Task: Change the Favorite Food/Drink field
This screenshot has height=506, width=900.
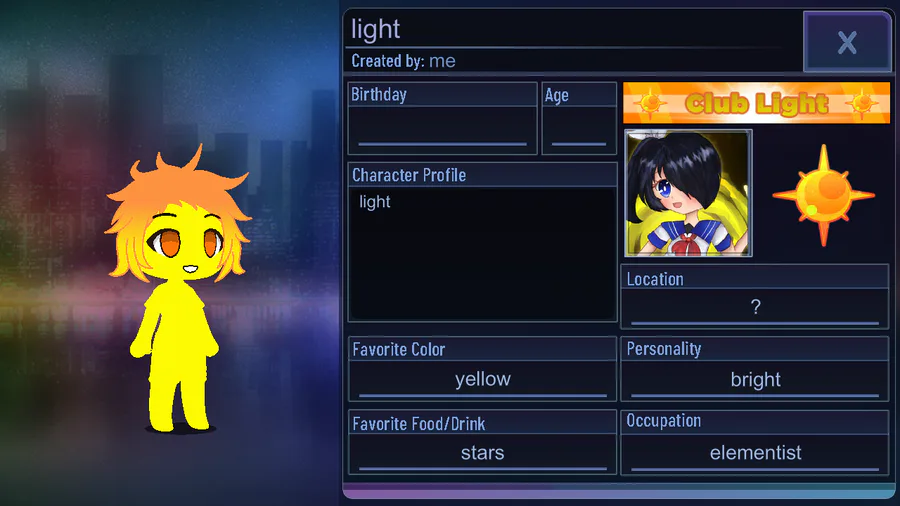Action: coord(482,453)
